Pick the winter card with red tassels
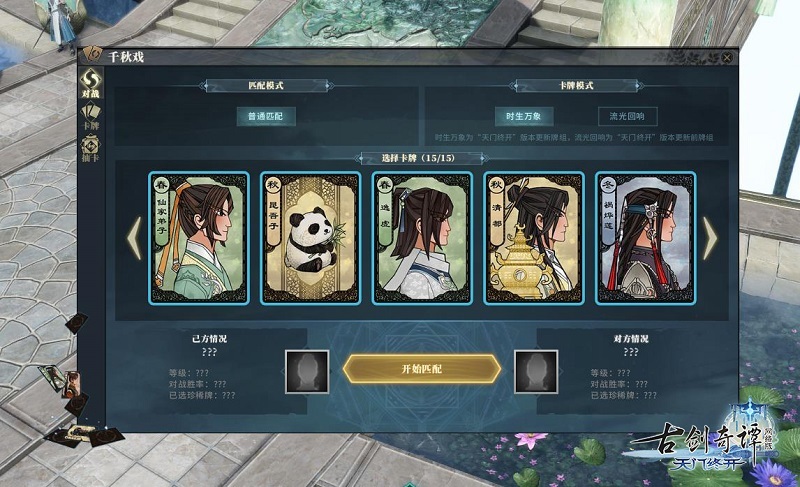This screenshot has width=800, height=487. point(645,238)
